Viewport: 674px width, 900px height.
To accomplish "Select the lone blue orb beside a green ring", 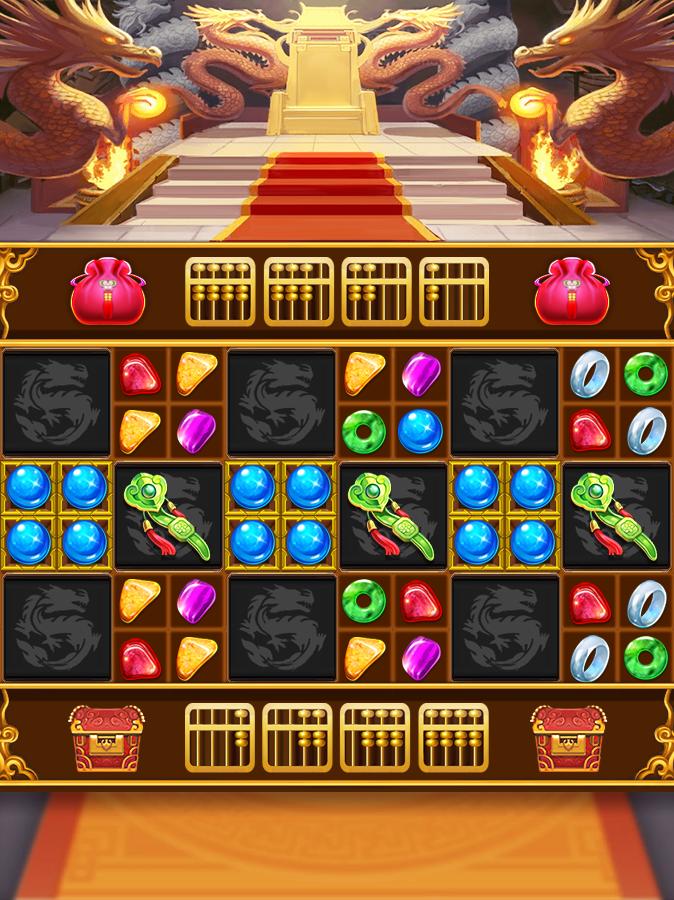I will coord(420,431).
